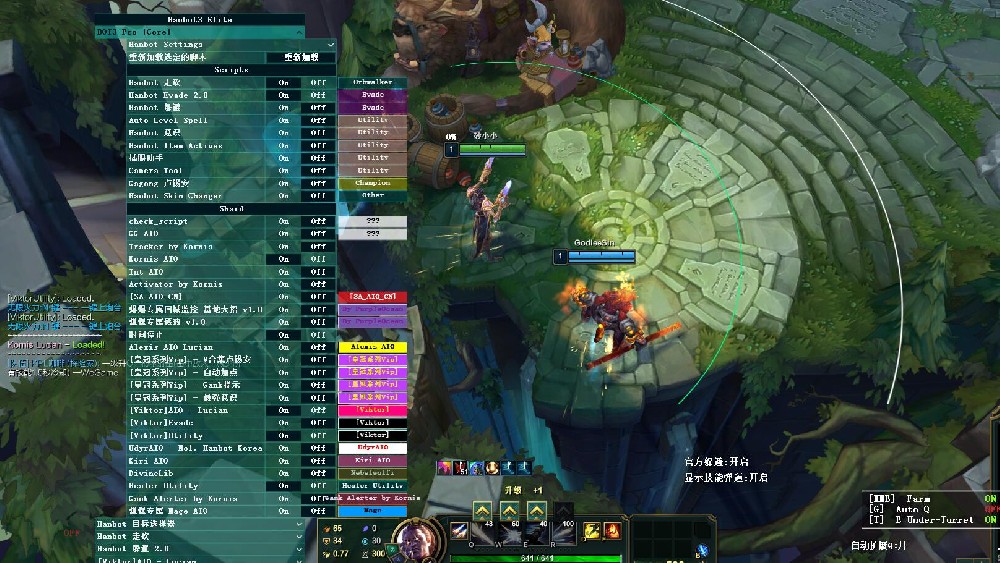This screenshot has width=1000, height=563.
Task: Switch off Hanbot Item Actives
Action: coord(318,145)
